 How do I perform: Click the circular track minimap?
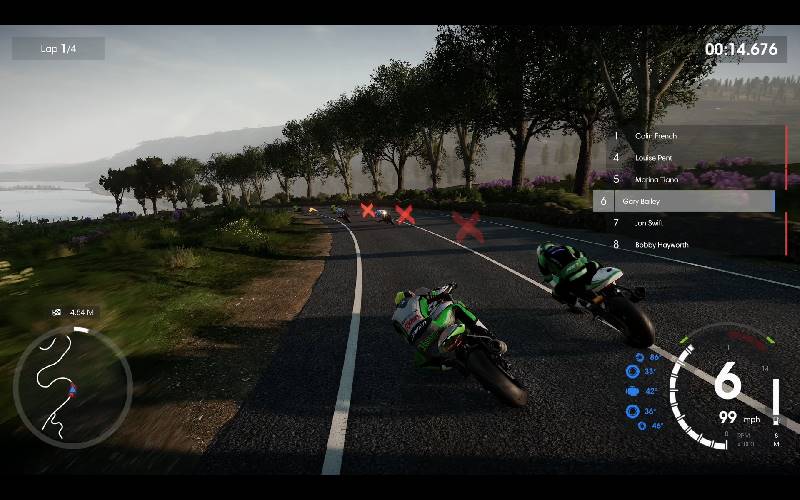coord(72,386)
